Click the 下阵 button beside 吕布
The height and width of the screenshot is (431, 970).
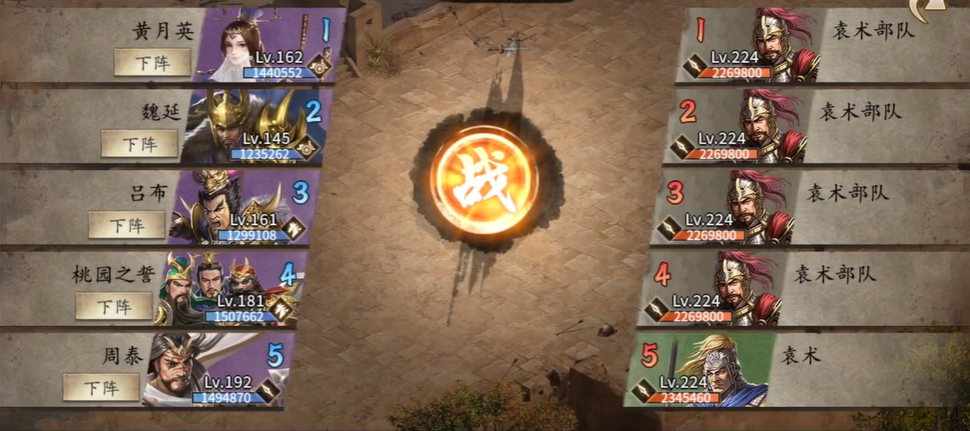click(x=126, y=224)
